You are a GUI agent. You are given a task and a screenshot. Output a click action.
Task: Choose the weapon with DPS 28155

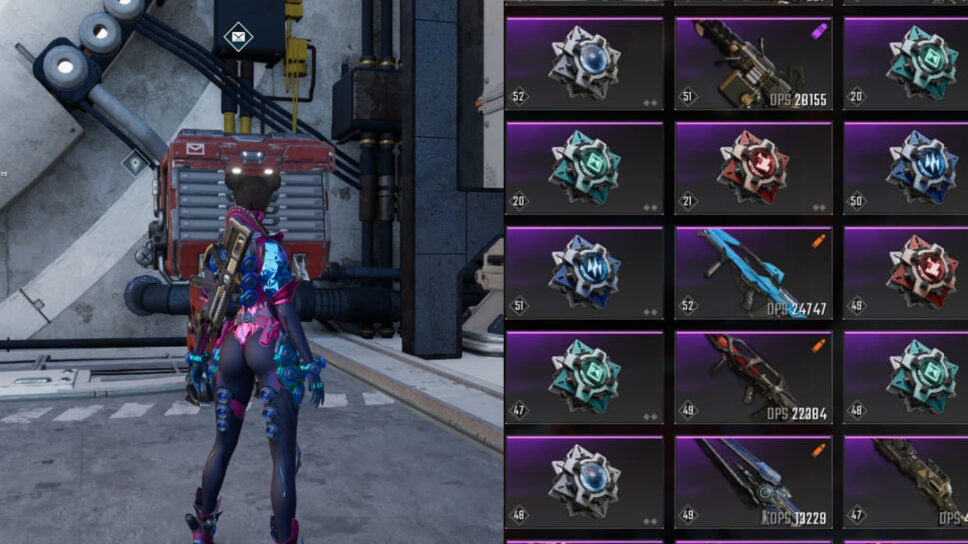753,64
